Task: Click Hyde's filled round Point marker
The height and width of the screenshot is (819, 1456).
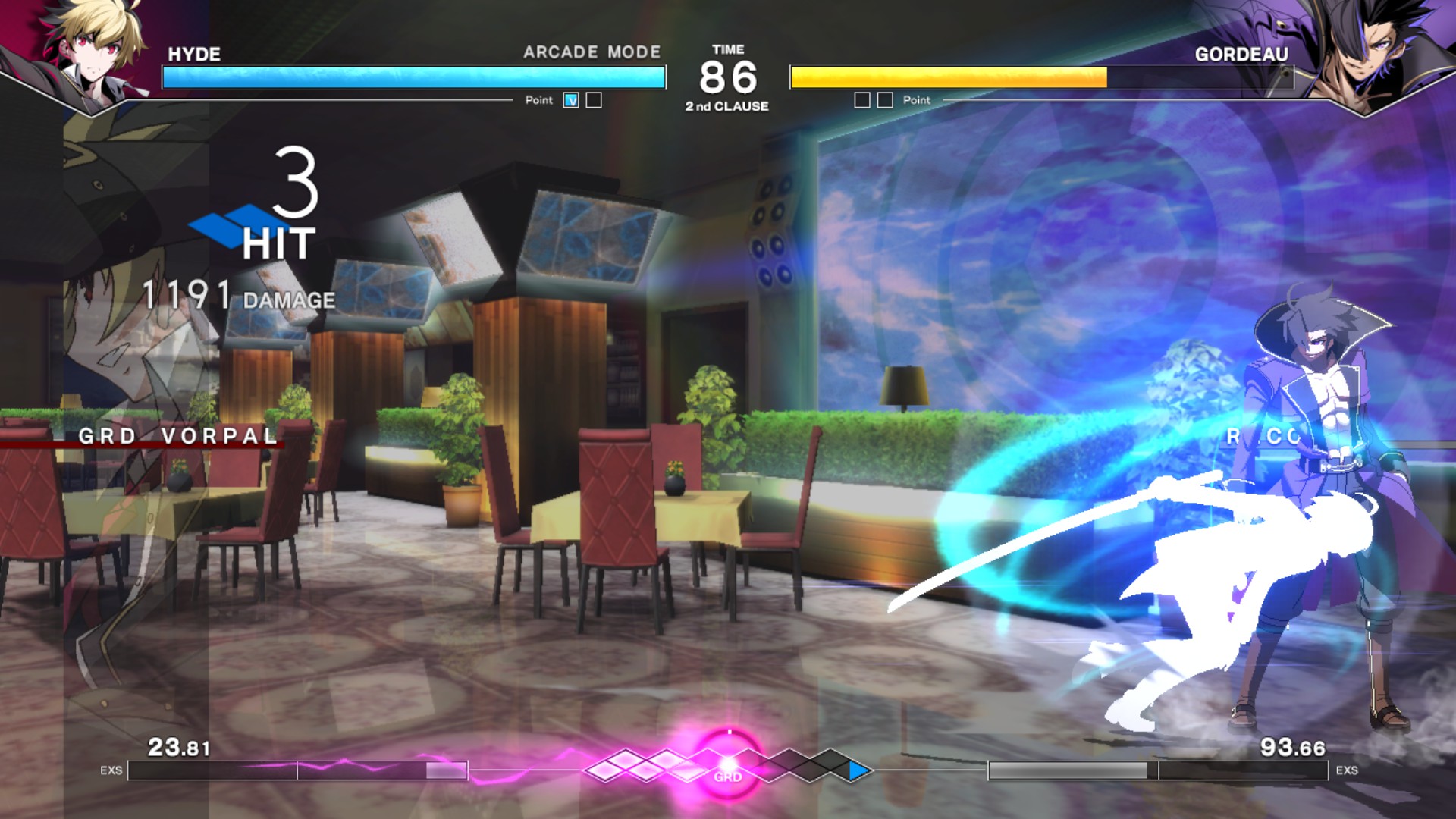Action: click(x=571, y=100)
